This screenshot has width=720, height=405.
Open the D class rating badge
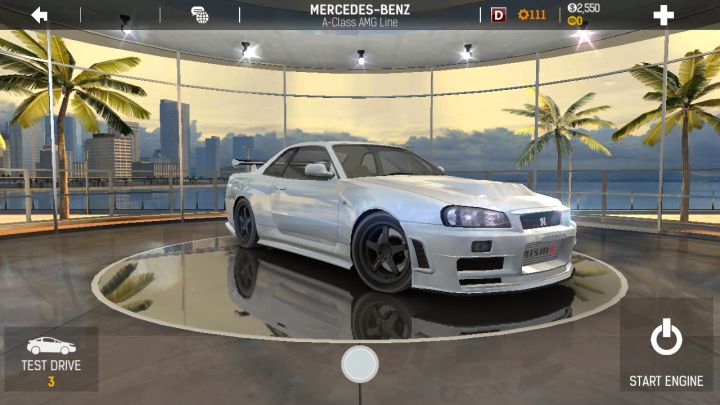[x=499, y=15]
